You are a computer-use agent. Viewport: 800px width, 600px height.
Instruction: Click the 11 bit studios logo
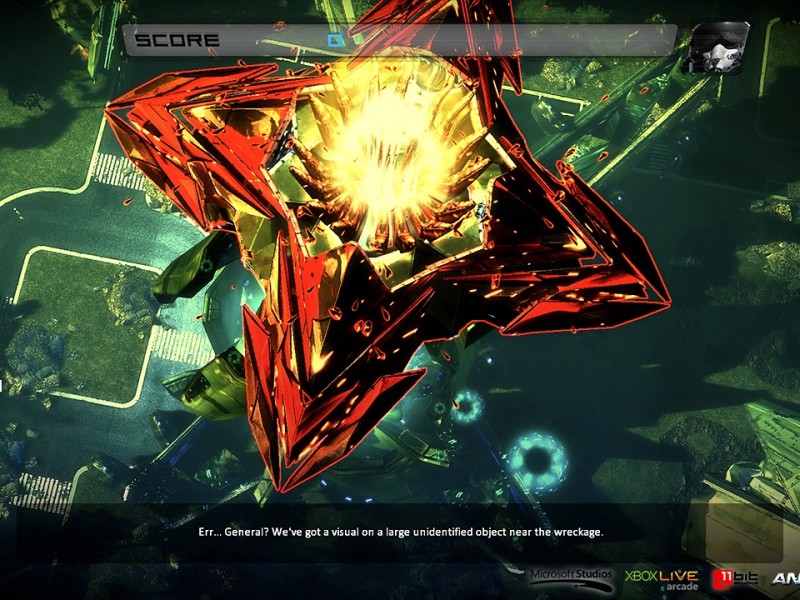(x=735, y=578)
